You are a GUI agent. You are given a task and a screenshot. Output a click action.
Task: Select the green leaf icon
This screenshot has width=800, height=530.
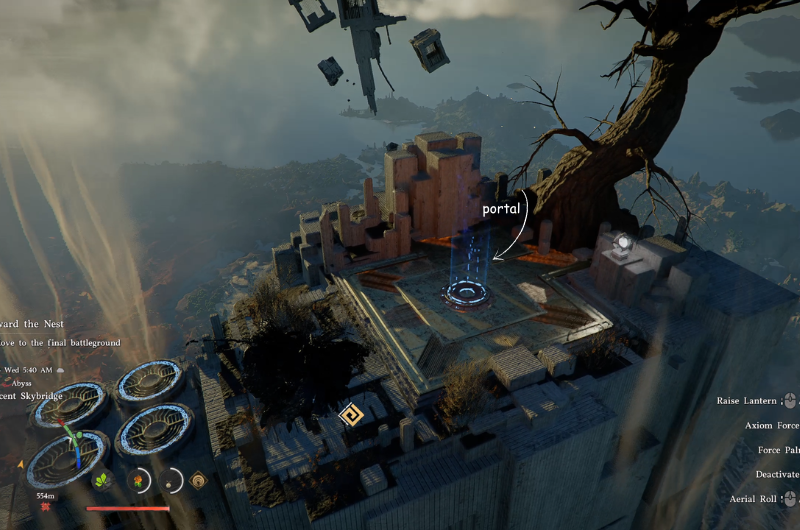[x=103, y=480]
